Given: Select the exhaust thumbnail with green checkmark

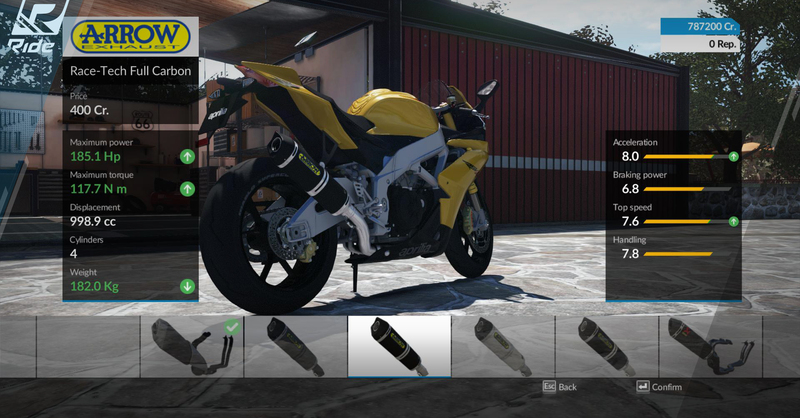Looking at the screenshot, I should pos(191,345).
